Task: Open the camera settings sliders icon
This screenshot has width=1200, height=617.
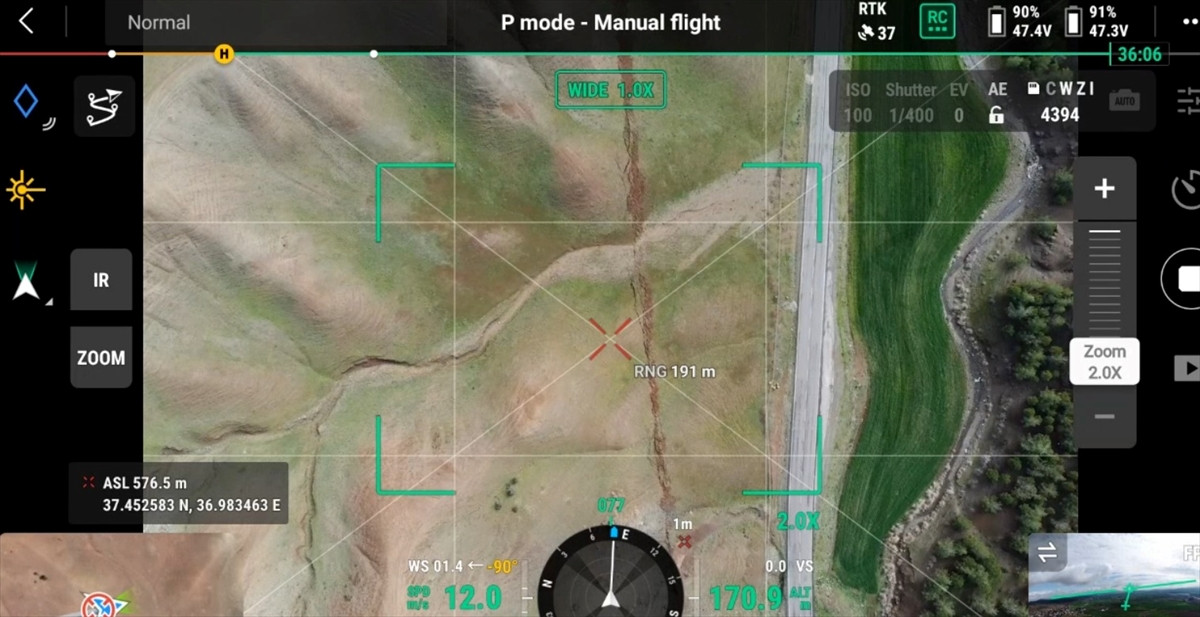Action: pos(1188,101)
